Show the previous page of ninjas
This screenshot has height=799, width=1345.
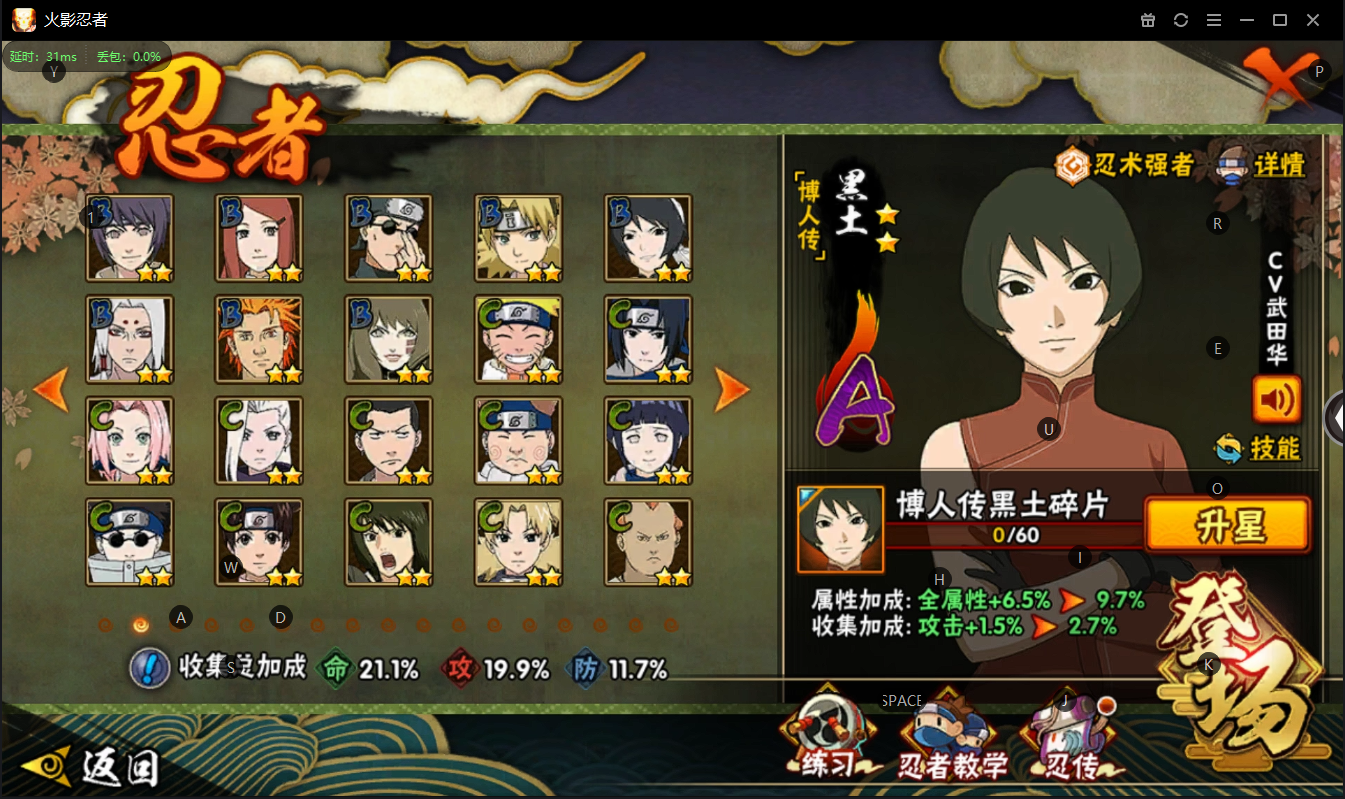click(50, 389)
